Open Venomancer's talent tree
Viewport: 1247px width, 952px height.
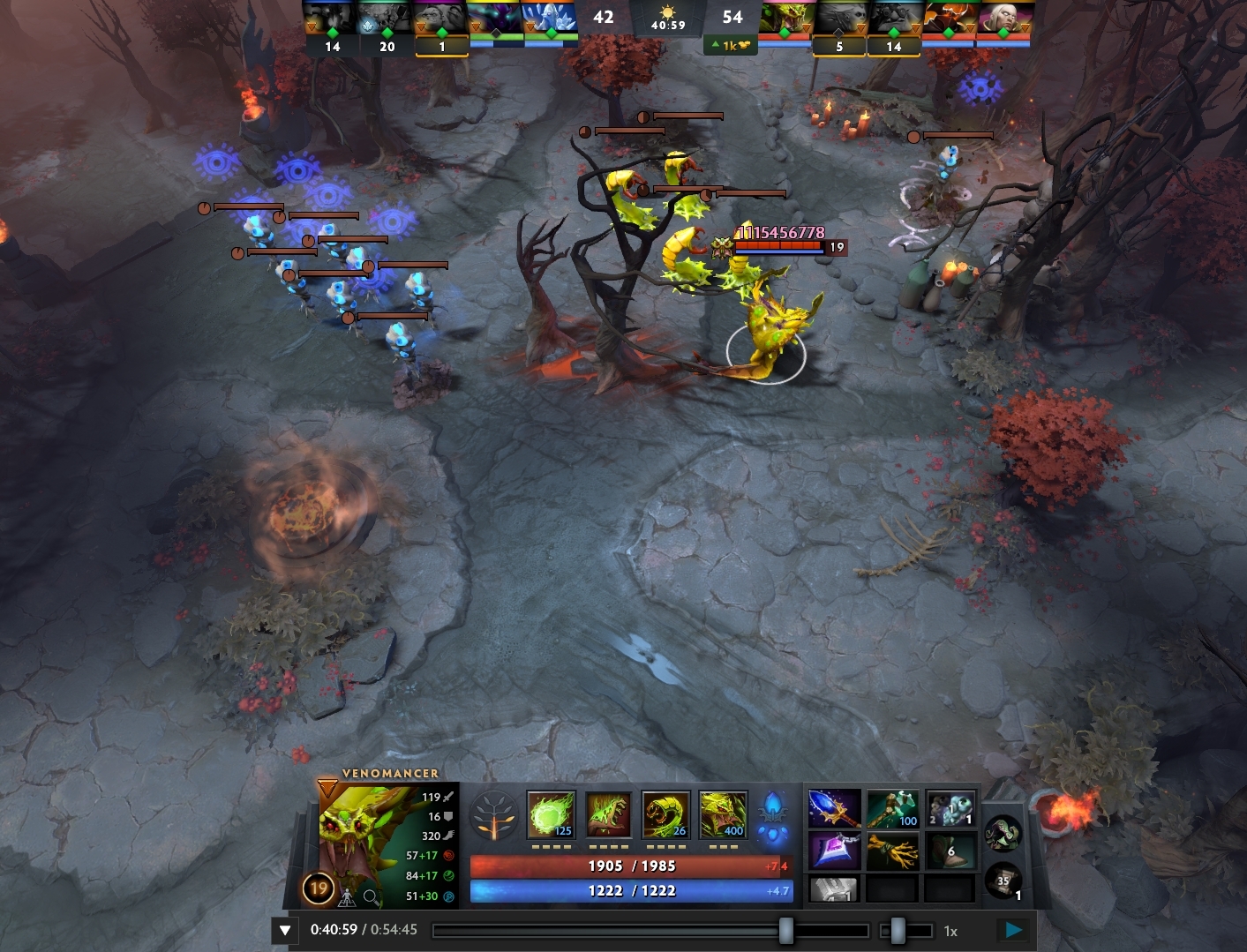pos(497,816)
